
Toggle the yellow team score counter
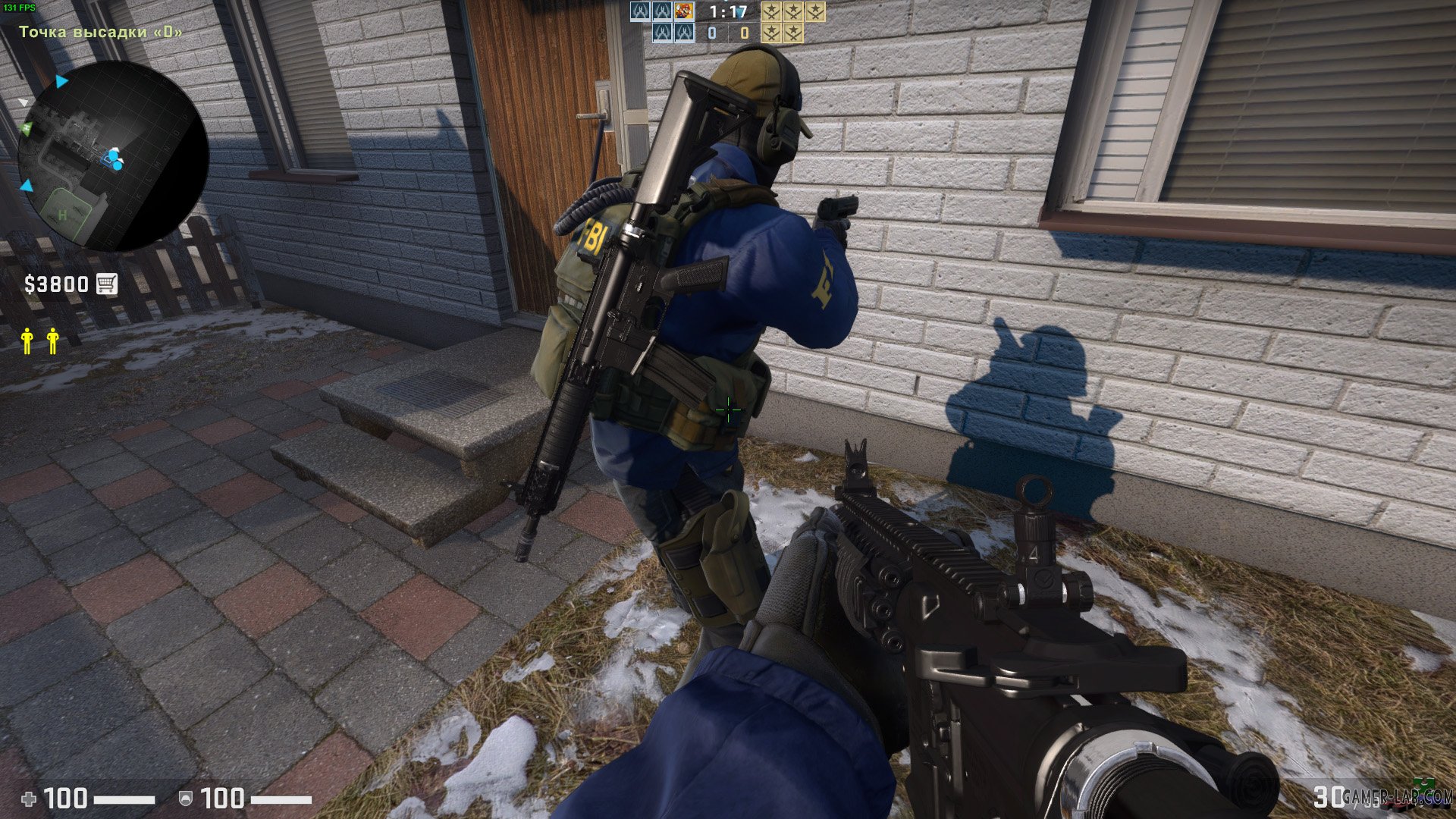click(745, 33)
